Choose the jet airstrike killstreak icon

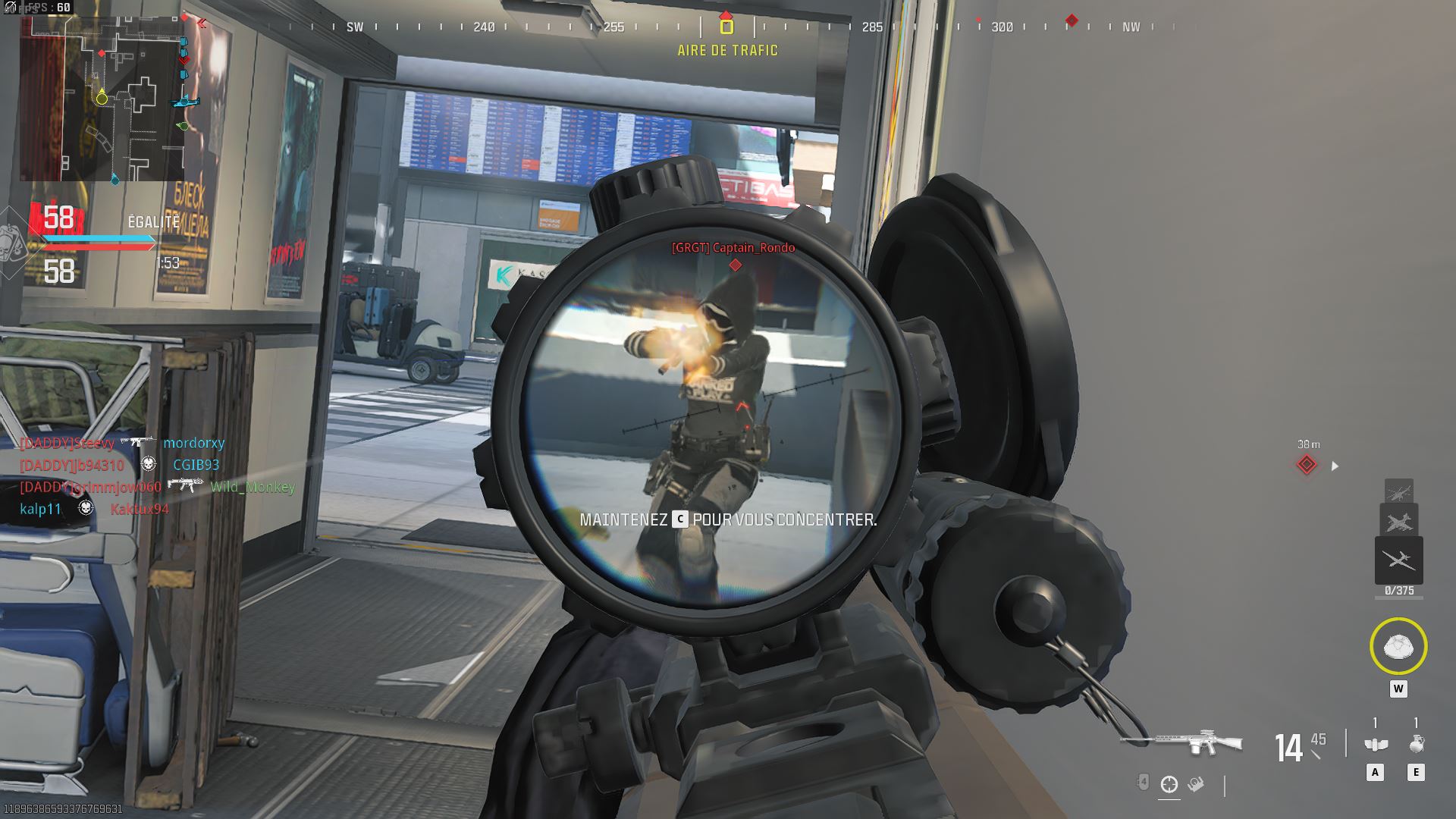[1398, 521]
